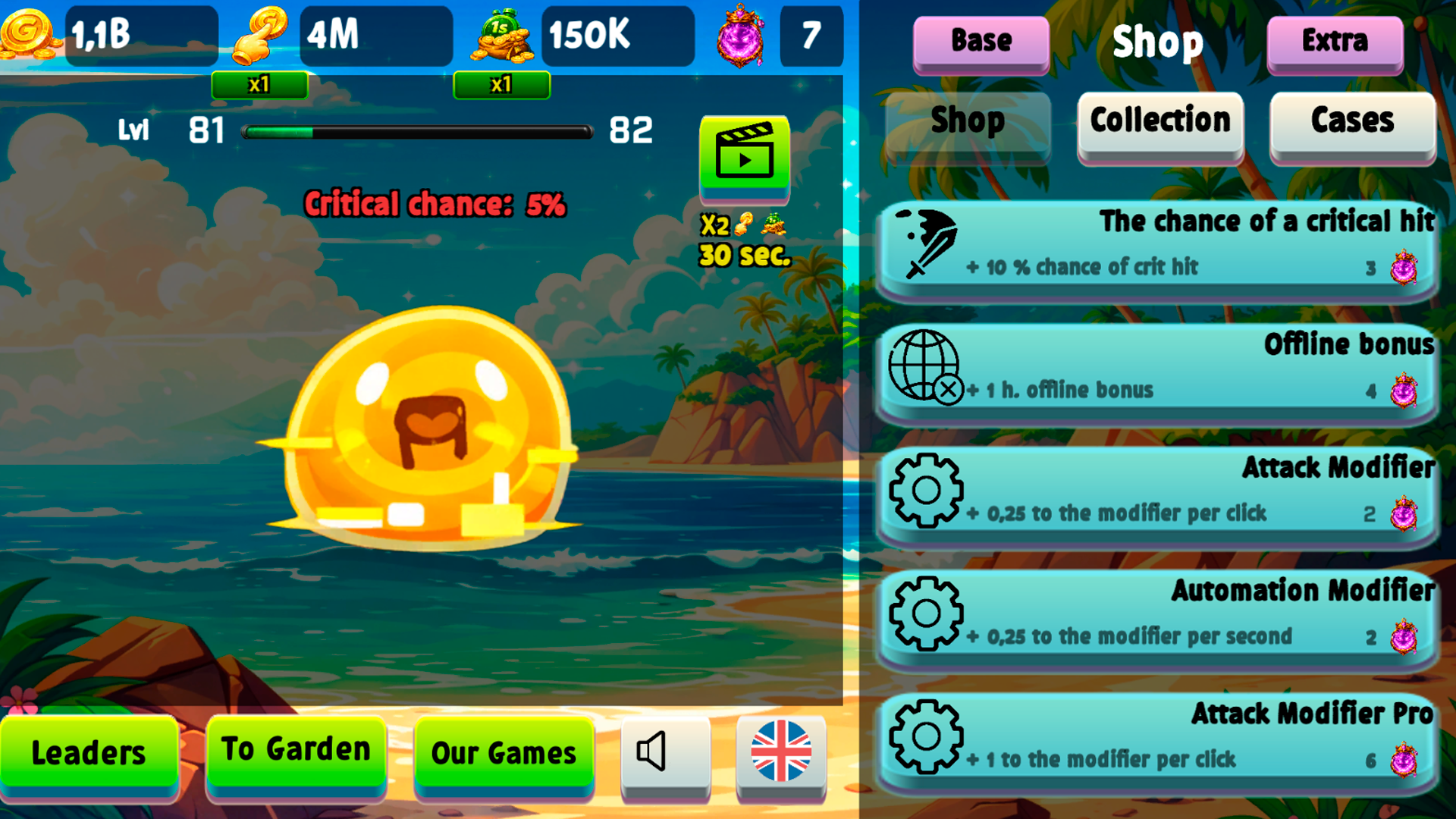The image size is (1456, 819).
Task: Open the Leaders board
Action: point(89,752)
